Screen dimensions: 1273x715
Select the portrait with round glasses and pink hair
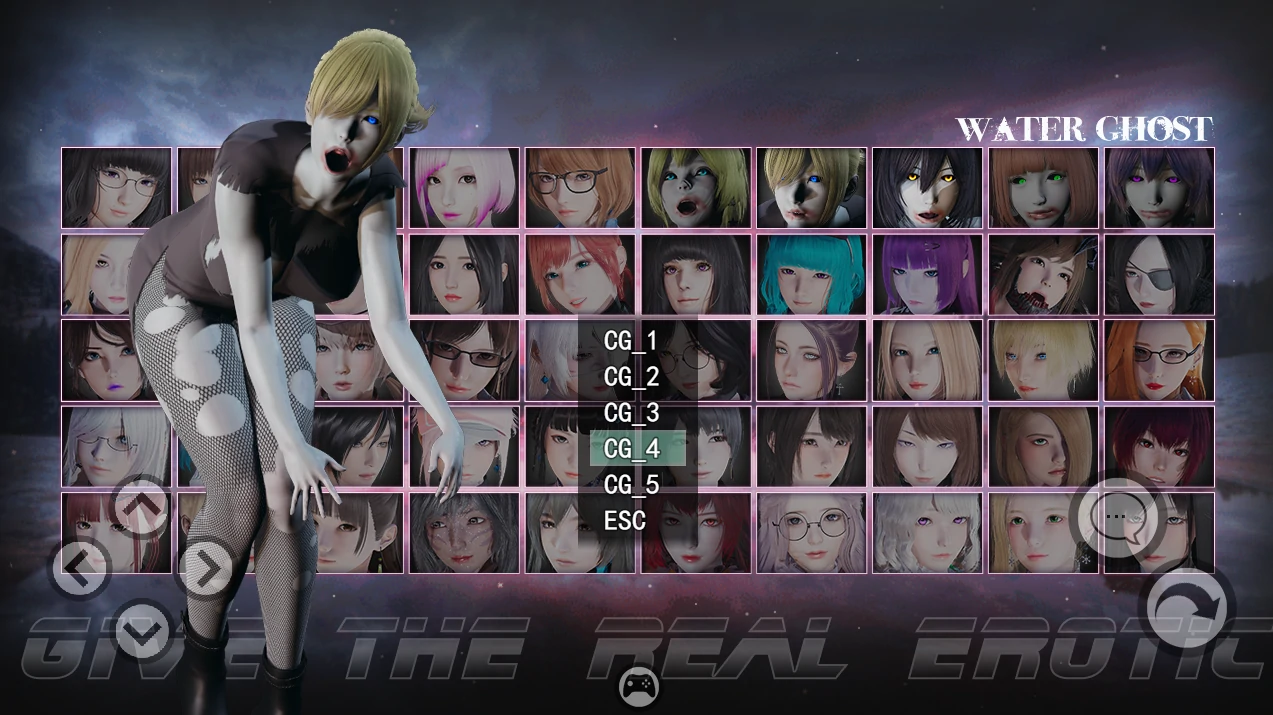pyautogui.click(x=810, y=532)
